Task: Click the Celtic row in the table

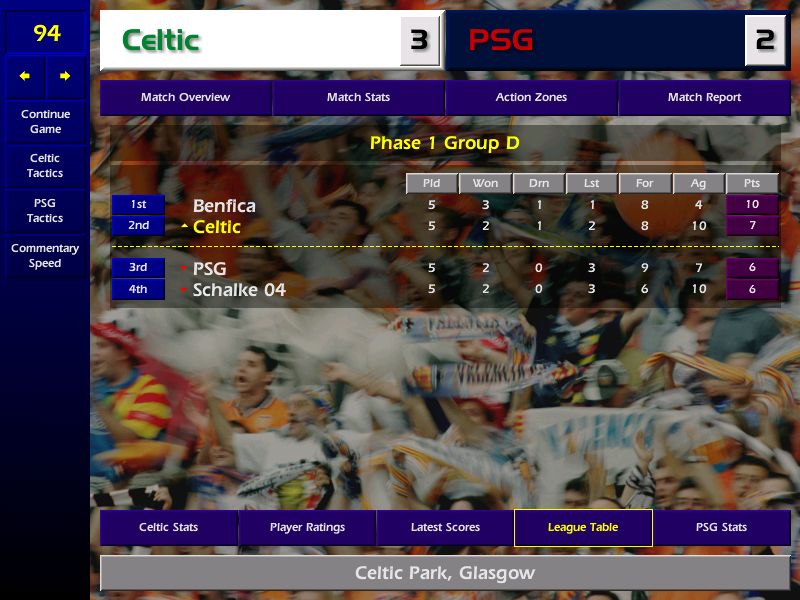Action: point(217,227)
